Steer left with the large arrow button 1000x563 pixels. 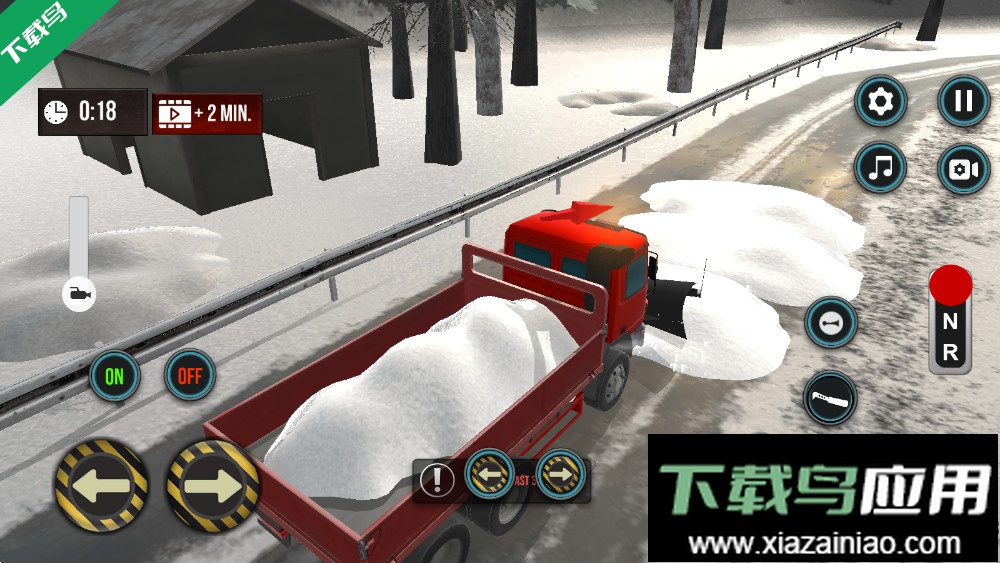tap(102, 485)
